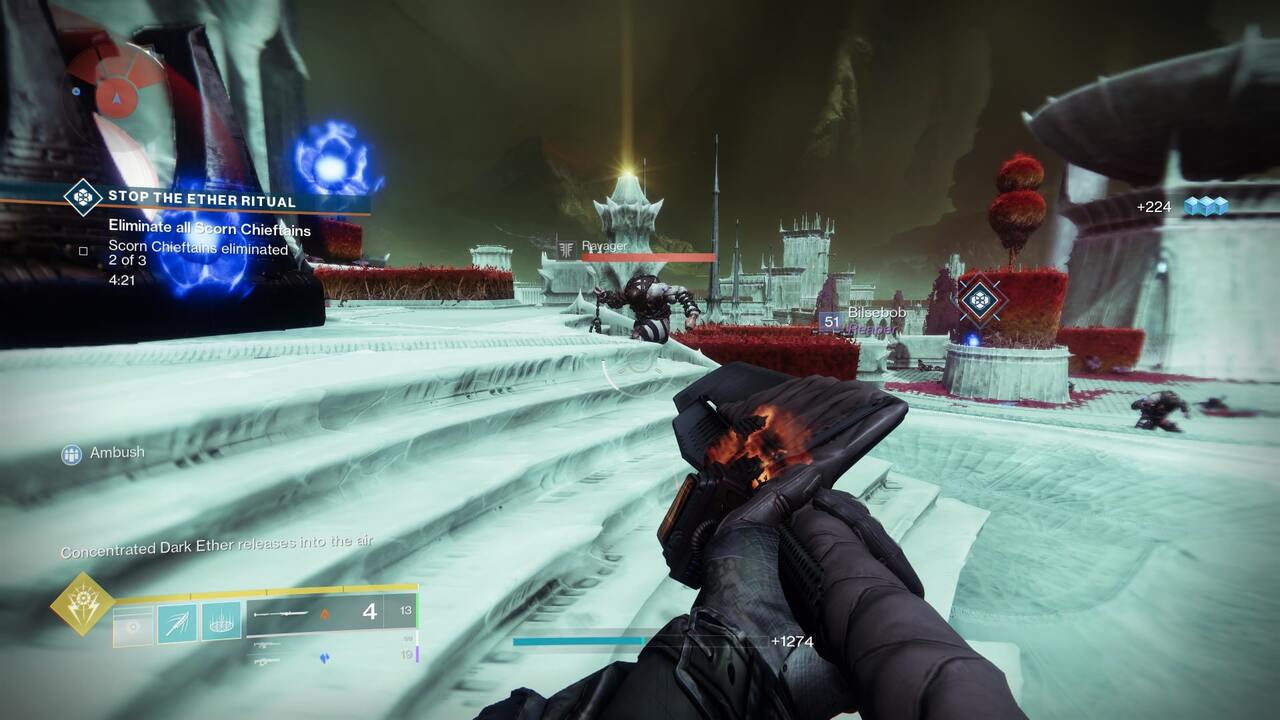This screenshot has width=1280, height=720.
Task: Select the Ravager nameplate label
Action: 606,244
